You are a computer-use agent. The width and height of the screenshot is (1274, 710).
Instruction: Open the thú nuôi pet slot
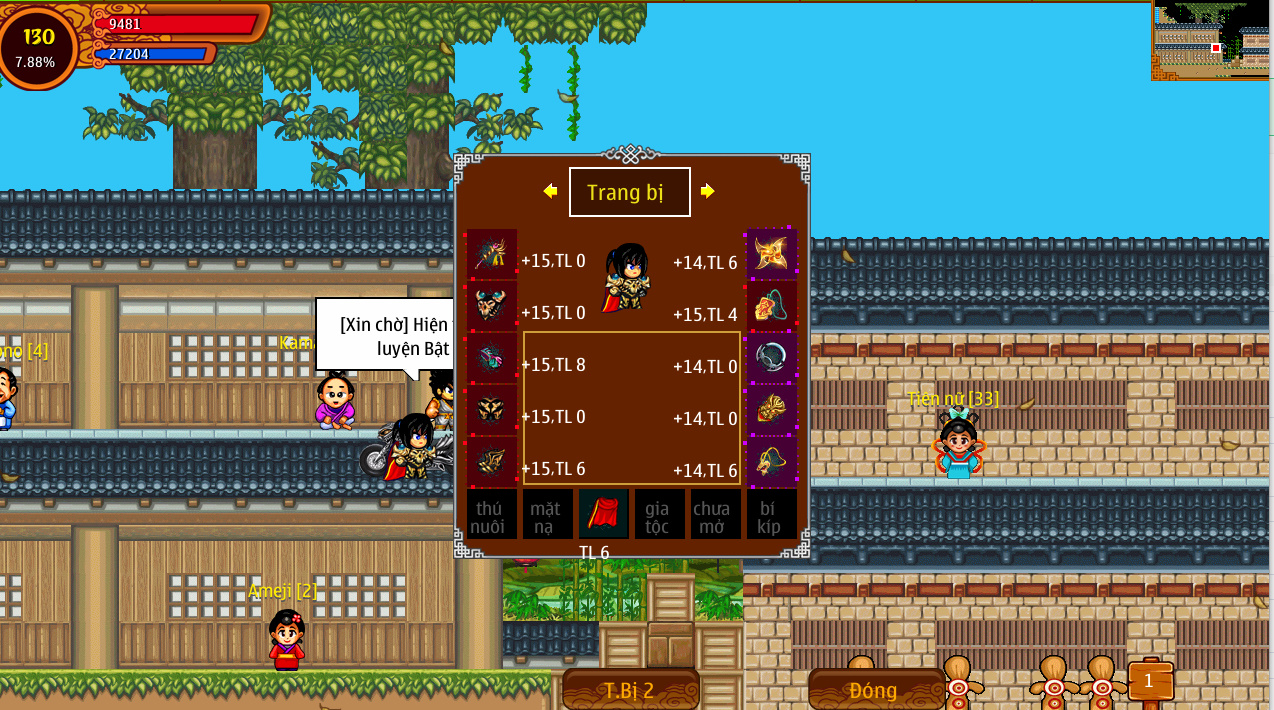pos(491,515)
